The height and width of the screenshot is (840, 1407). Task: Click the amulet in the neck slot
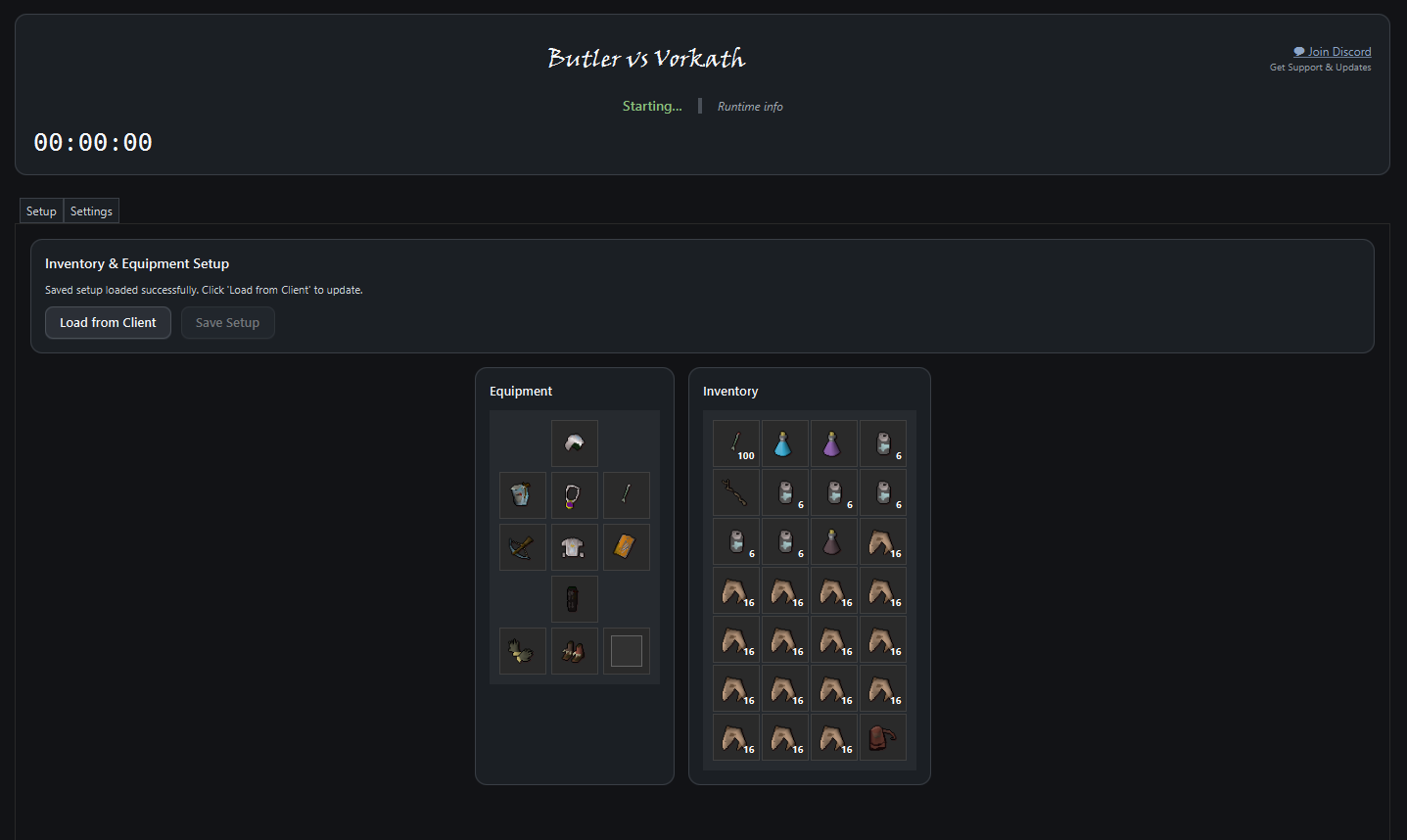pos(574,495)
